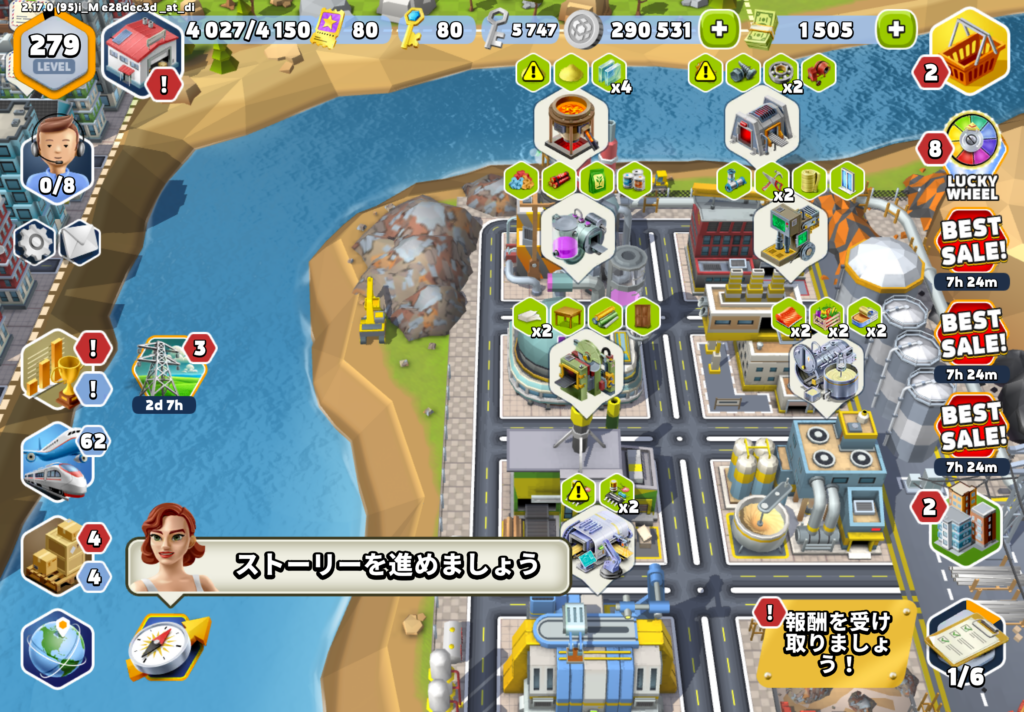Claim rewards via 報酬を受け取りましょう banner
Viewport: 1024px width, 712px height.
837,638
